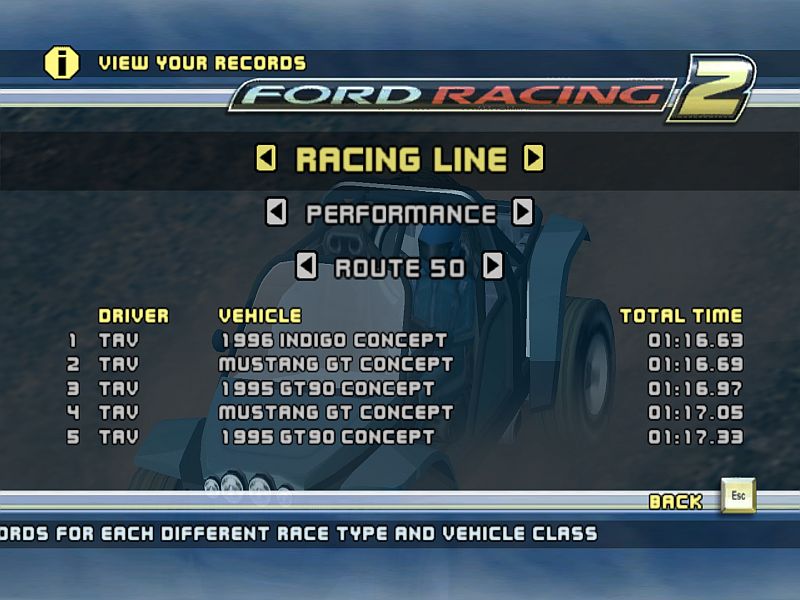Click the left arrow beside Racing Line
The width and height of the screenshot is (800, 600).
266,158
